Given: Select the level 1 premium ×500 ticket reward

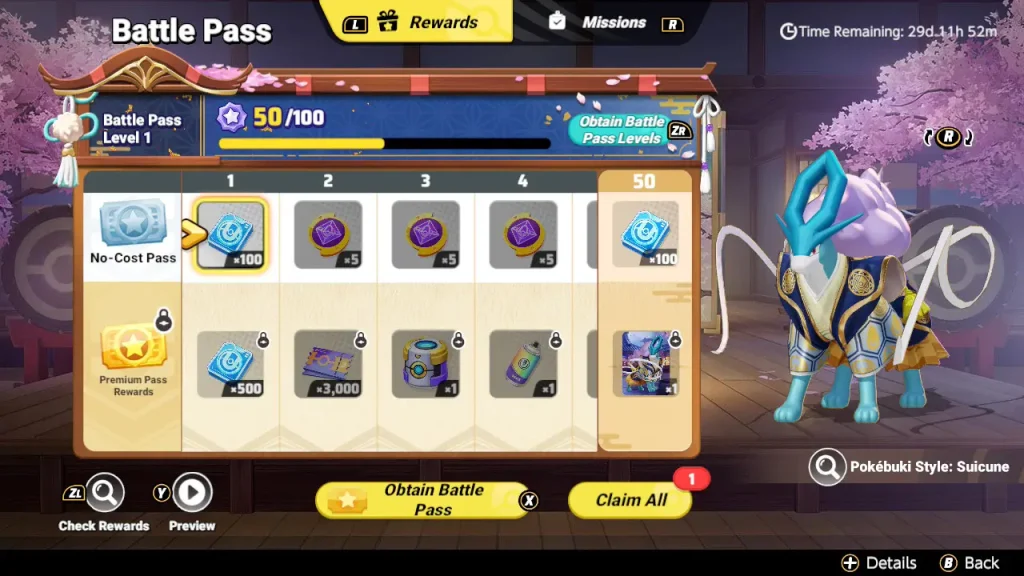Looking at the screenshot, I should point(231,364).
